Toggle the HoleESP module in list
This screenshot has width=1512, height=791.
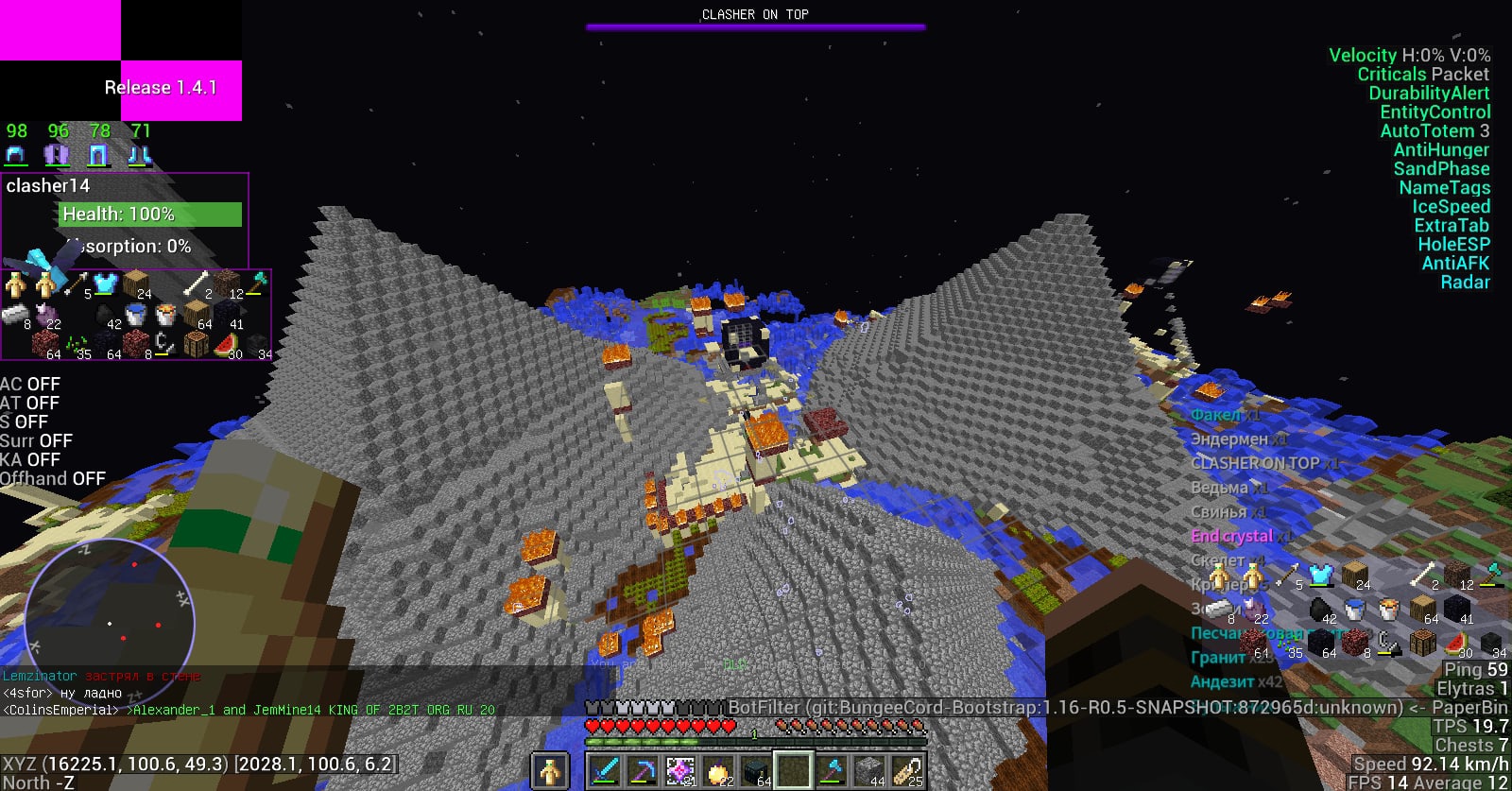pos(1452,245)
